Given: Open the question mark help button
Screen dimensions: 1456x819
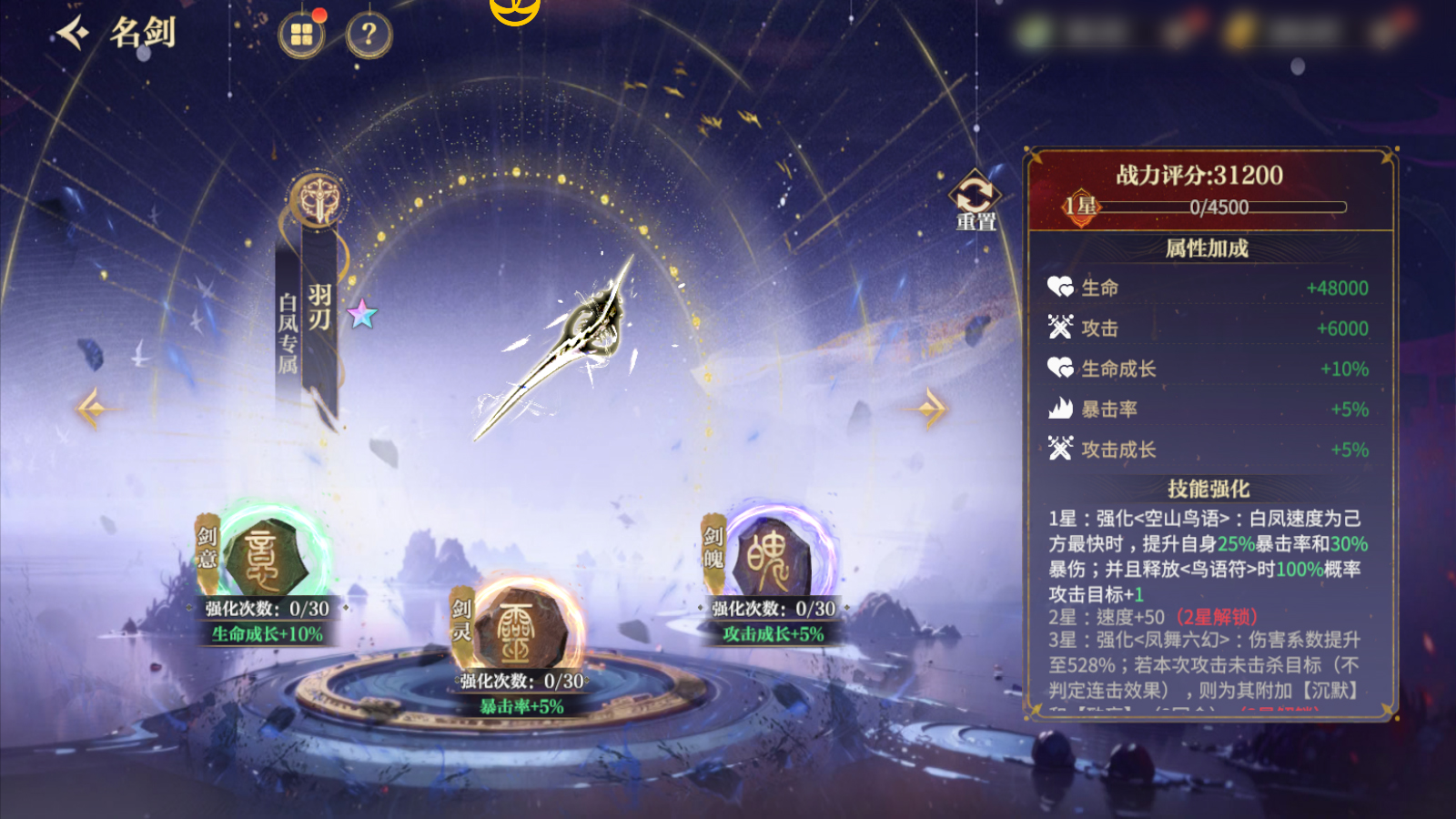Looking at the screenshot, I should tap(369, 35).
